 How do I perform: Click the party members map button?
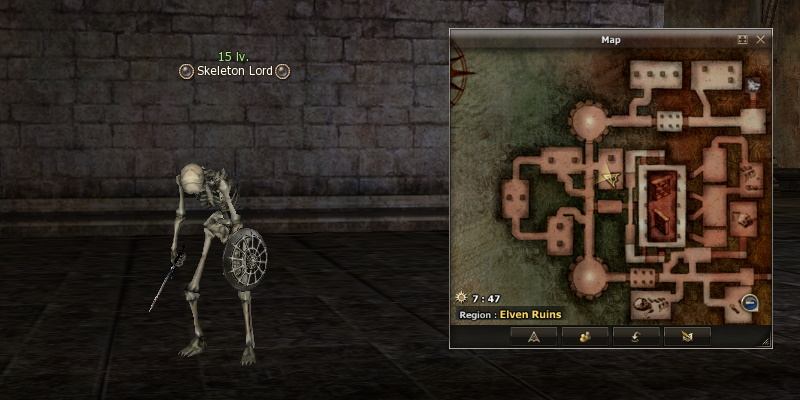[584, 336]
